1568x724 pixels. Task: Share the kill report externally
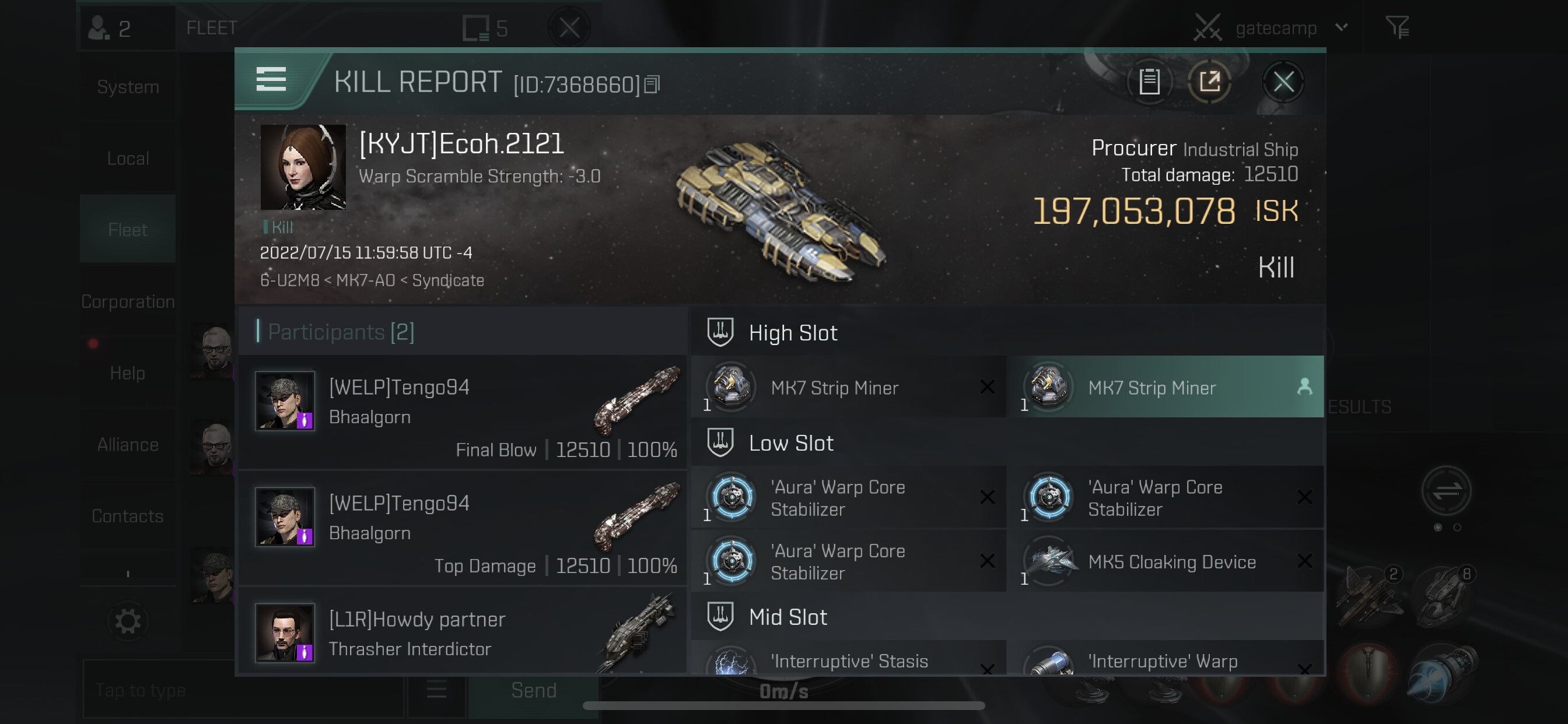click(x=1209, y=82)
